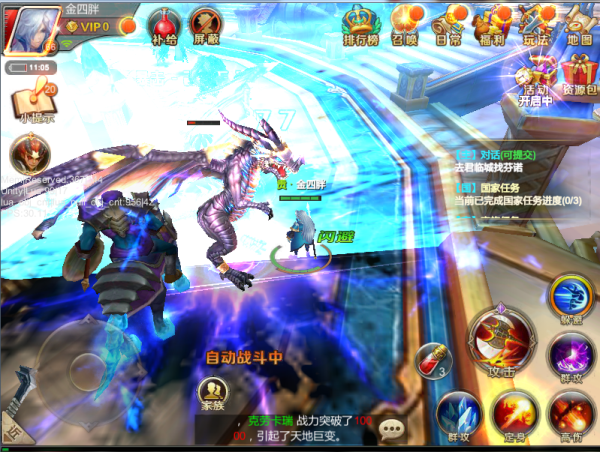
Task: Open the player portrait profile
Action: coord(30,29)
